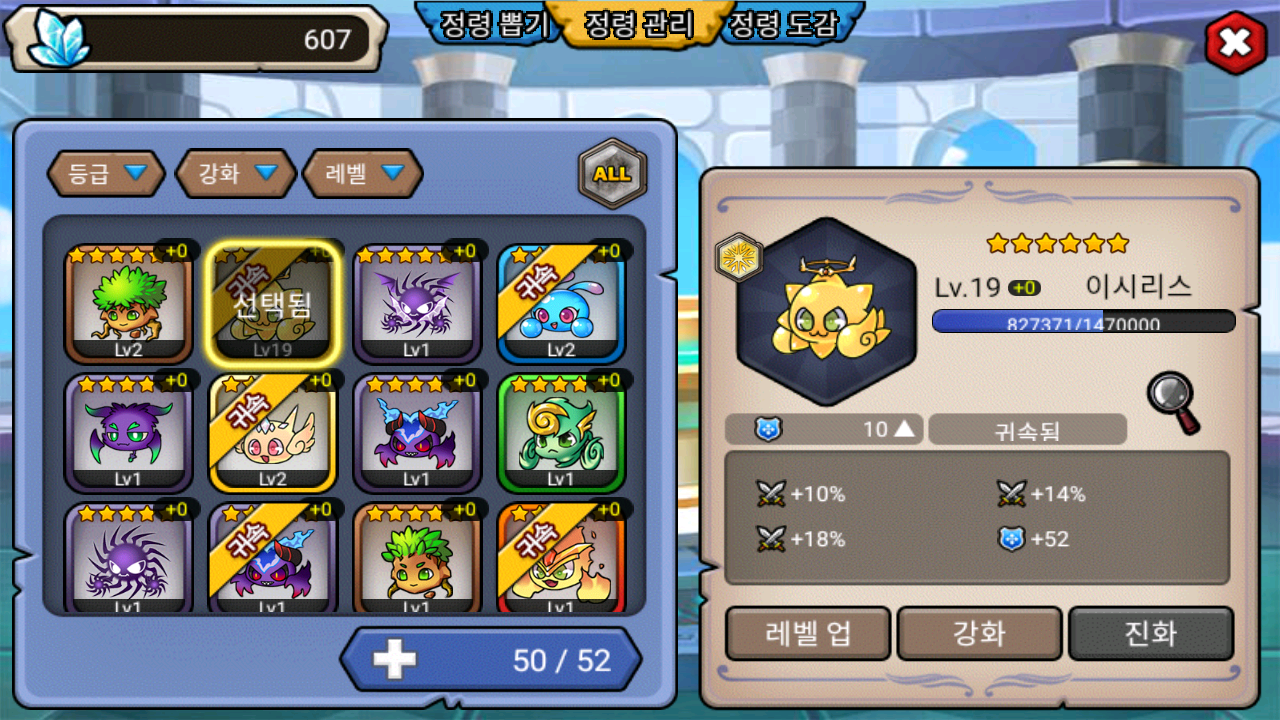
Task: Open the 레벨 sort dropdown
Action: point(363,174)
